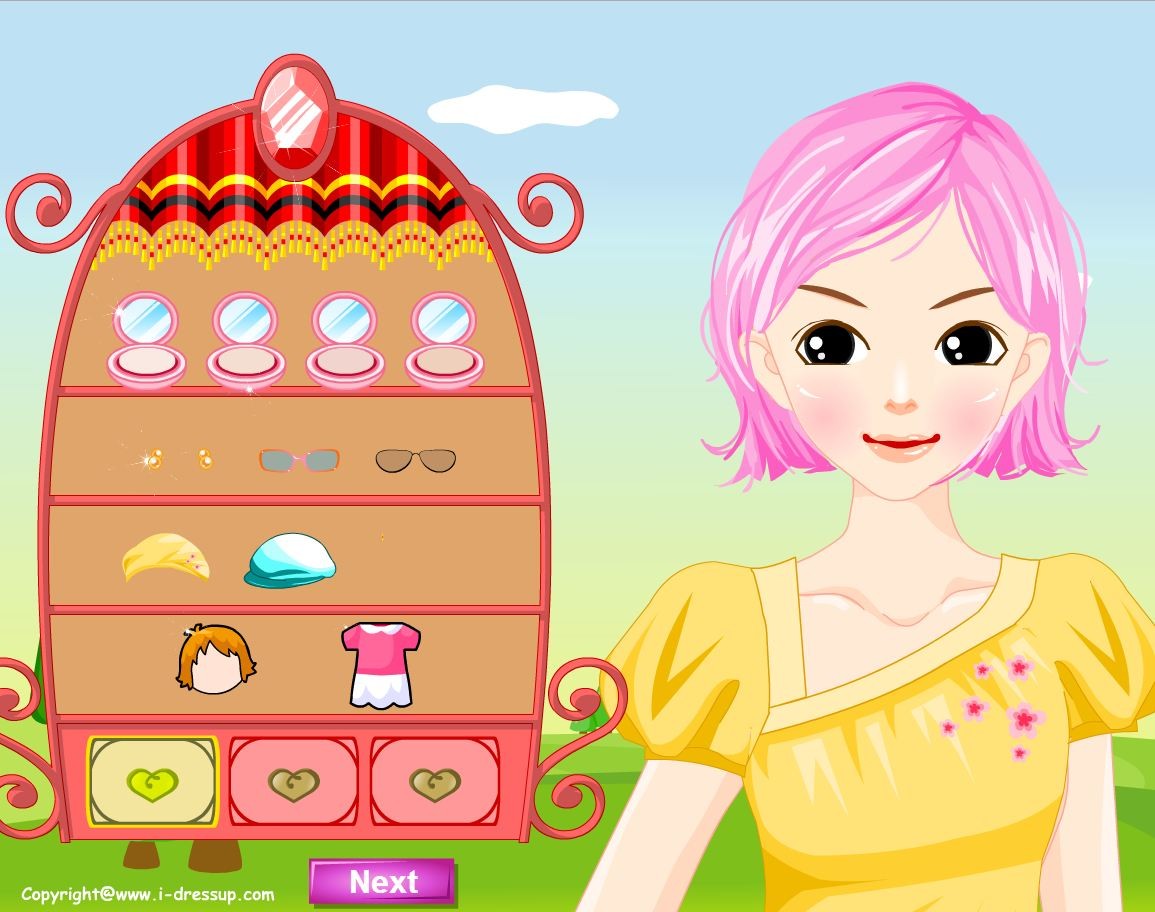Select the pink-framed glasses

pos(299,460)
